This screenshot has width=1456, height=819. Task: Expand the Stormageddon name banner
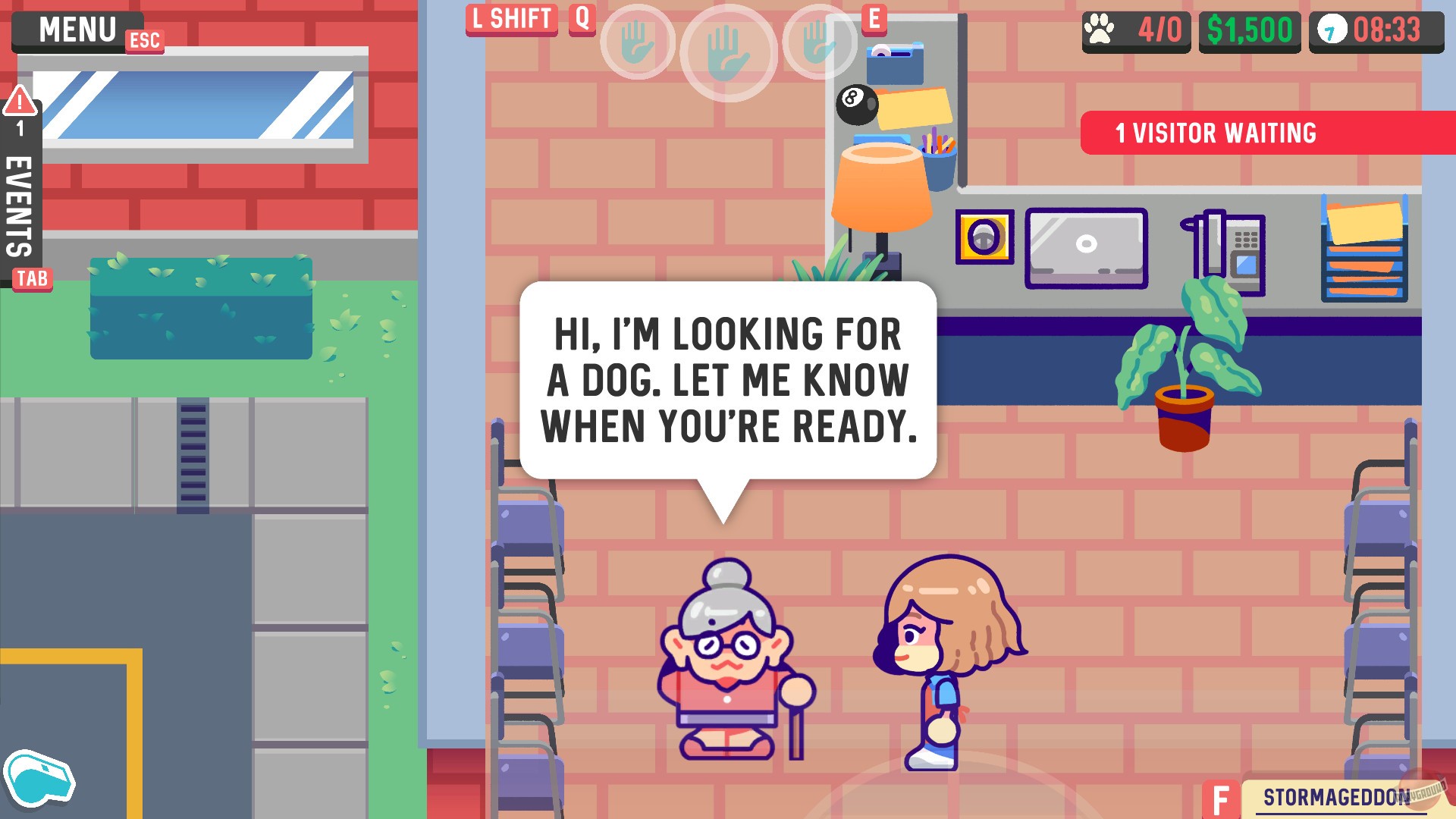[x=1336, y=797]
